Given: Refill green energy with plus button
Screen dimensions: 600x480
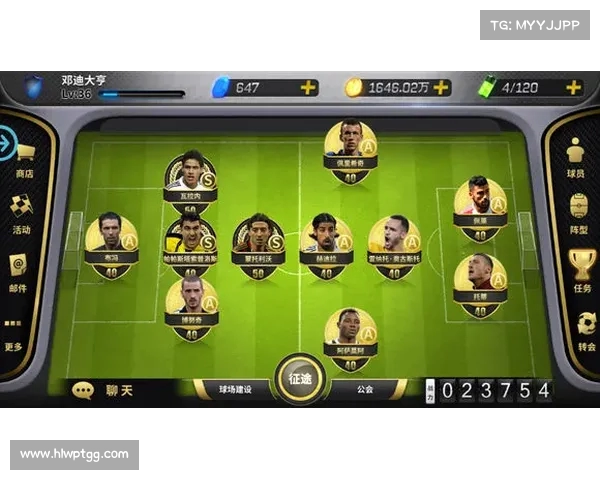Looking at the screenshot, I should click(573, 87).
